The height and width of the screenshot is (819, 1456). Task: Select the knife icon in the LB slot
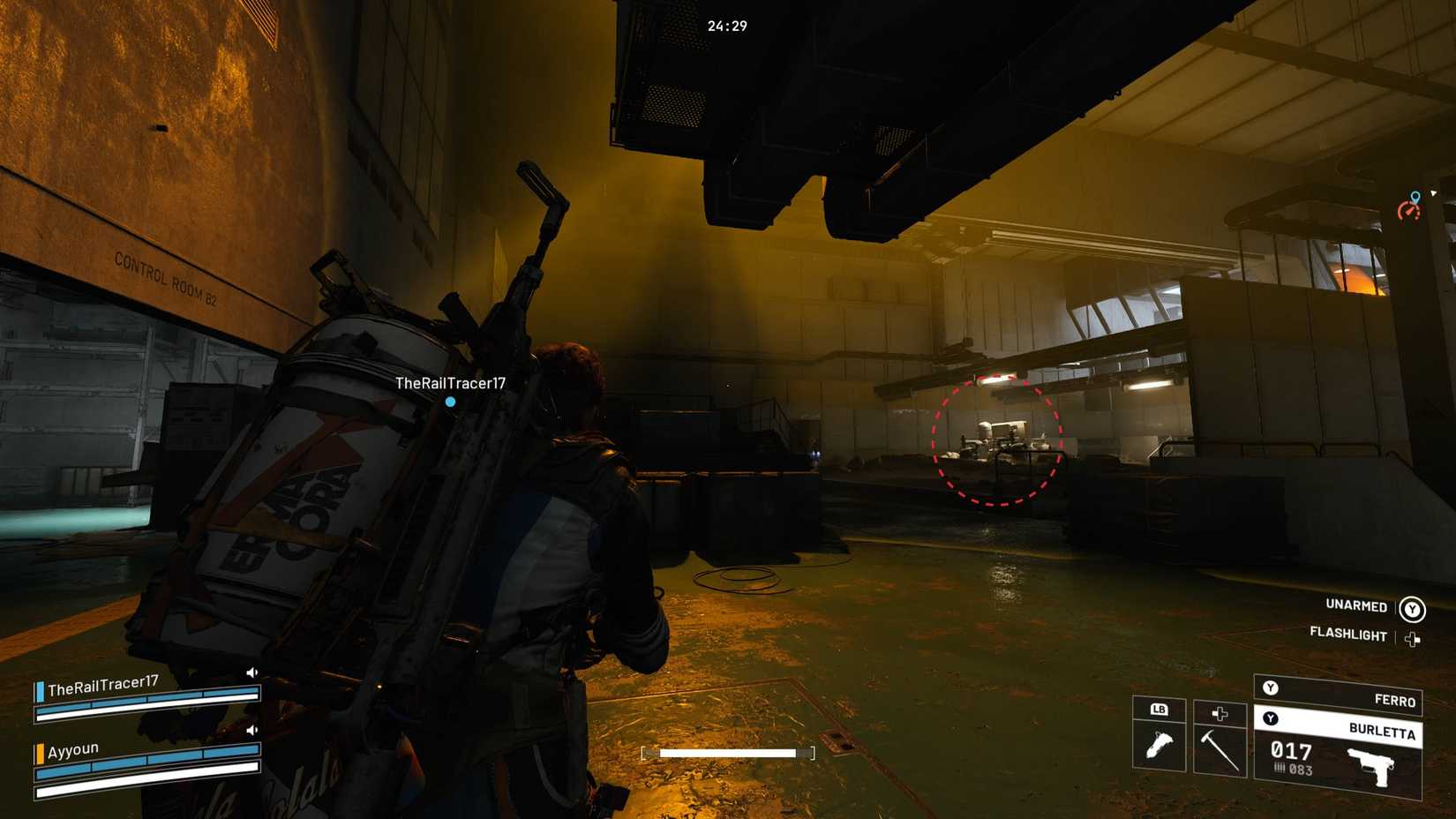1159,744
